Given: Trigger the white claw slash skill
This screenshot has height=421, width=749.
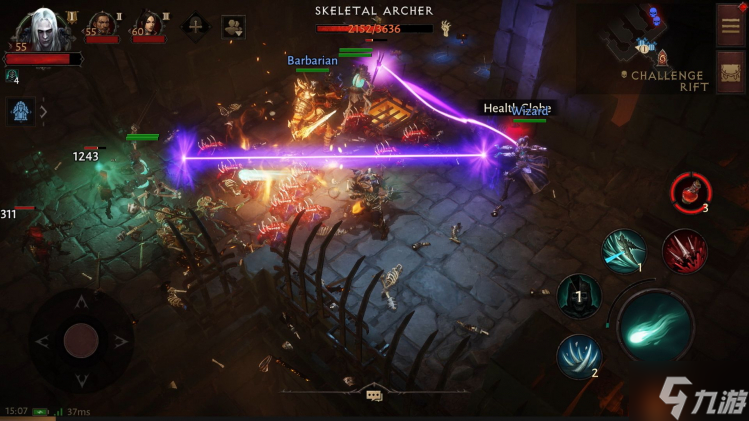Looking at the screenshot, I should click(x=579, y=356).
